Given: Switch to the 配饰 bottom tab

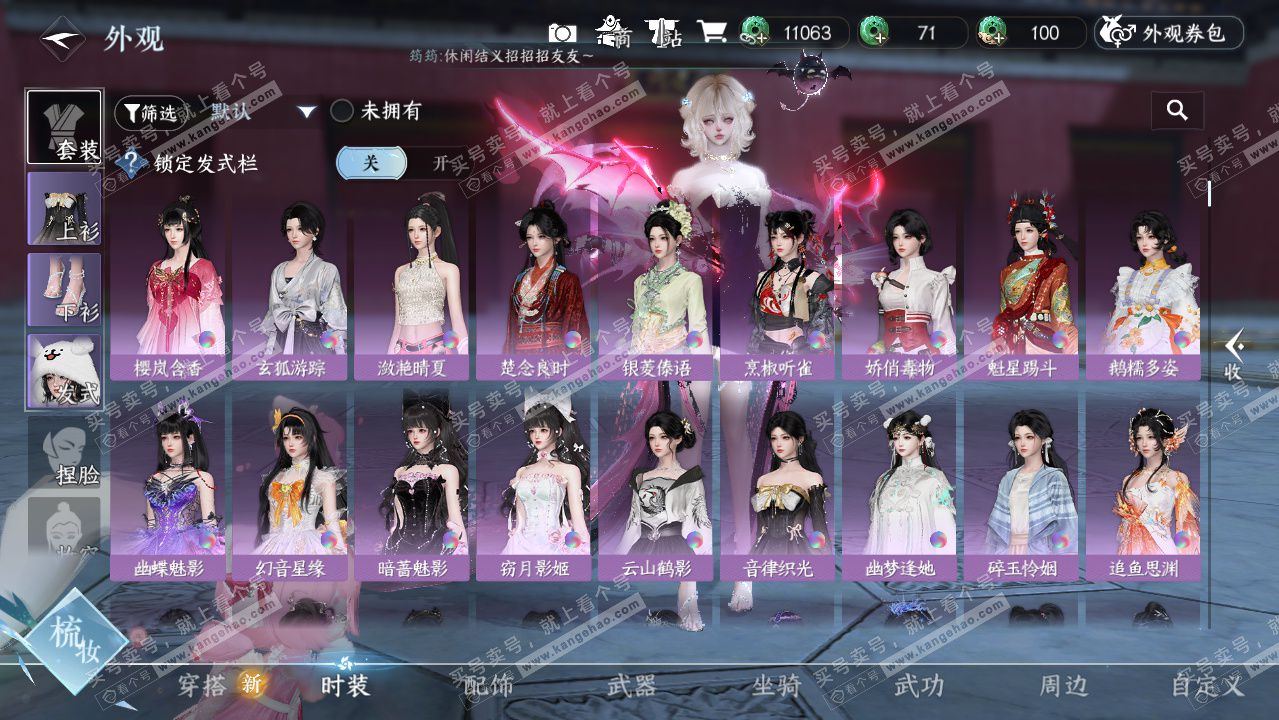Looking at the screenshot, I should pos(489,685).
